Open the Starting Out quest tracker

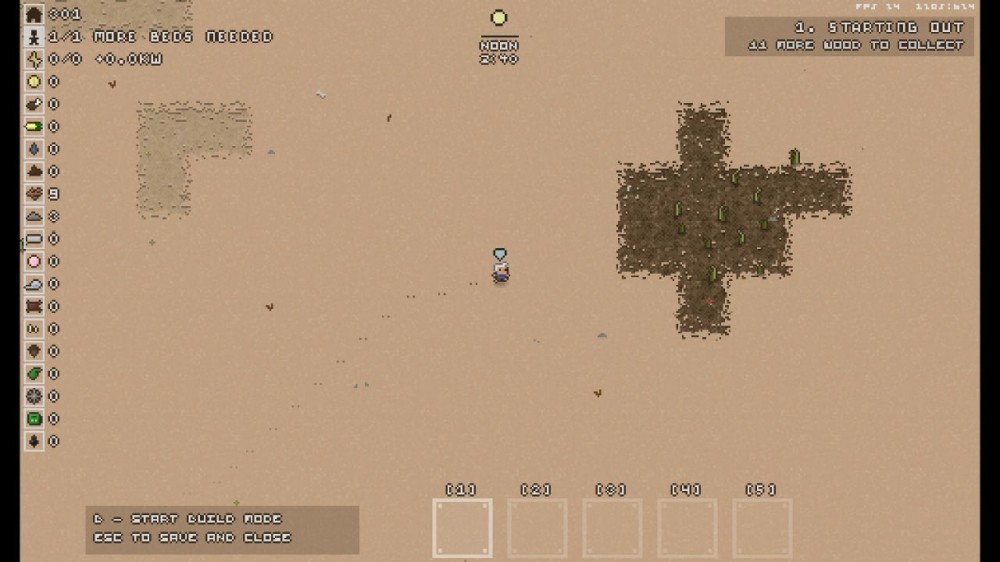pyautogui.click(x=849, y=36)
